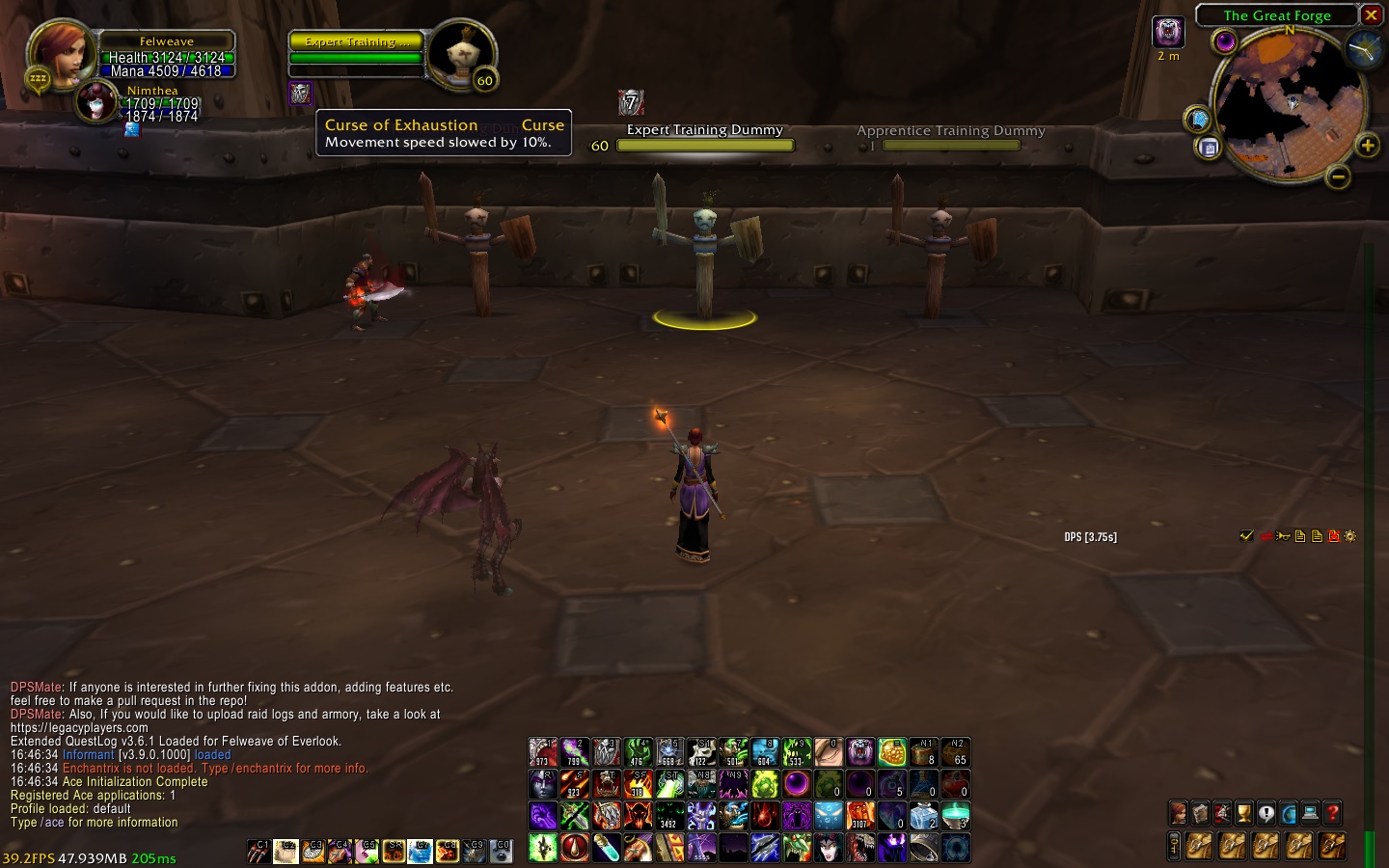Open the rightmost backpack bag
This screenshot has height=868, width=1389.
[1331, 846]
